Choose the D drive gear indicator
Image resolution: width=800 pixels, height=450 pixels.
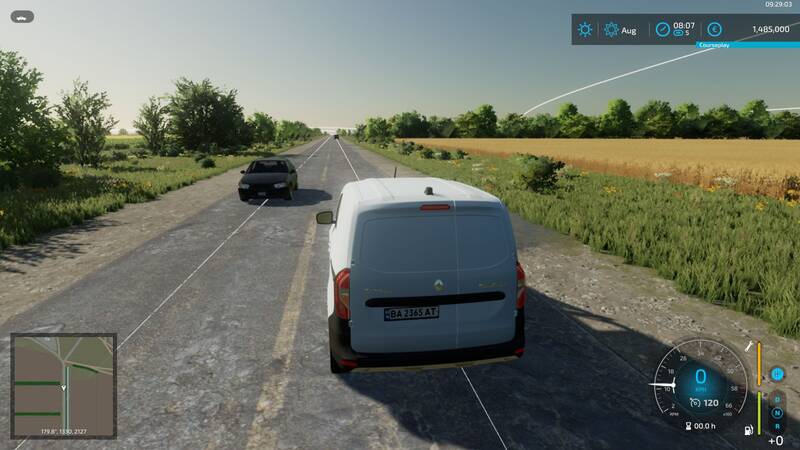click(x=777, y=399)
